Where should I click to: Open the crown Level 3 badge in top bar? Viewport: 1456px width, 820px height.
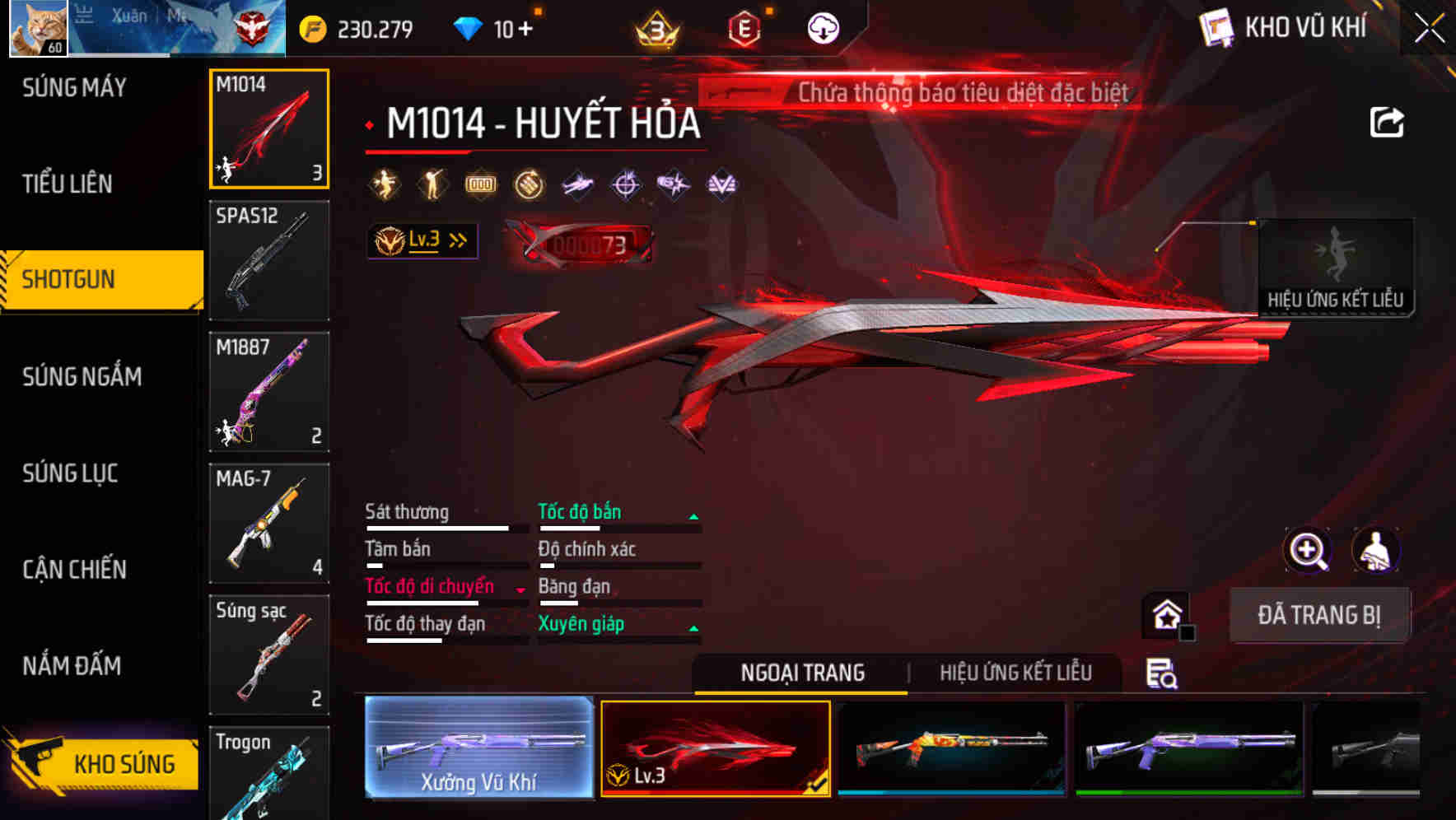(x=655, y=28)
